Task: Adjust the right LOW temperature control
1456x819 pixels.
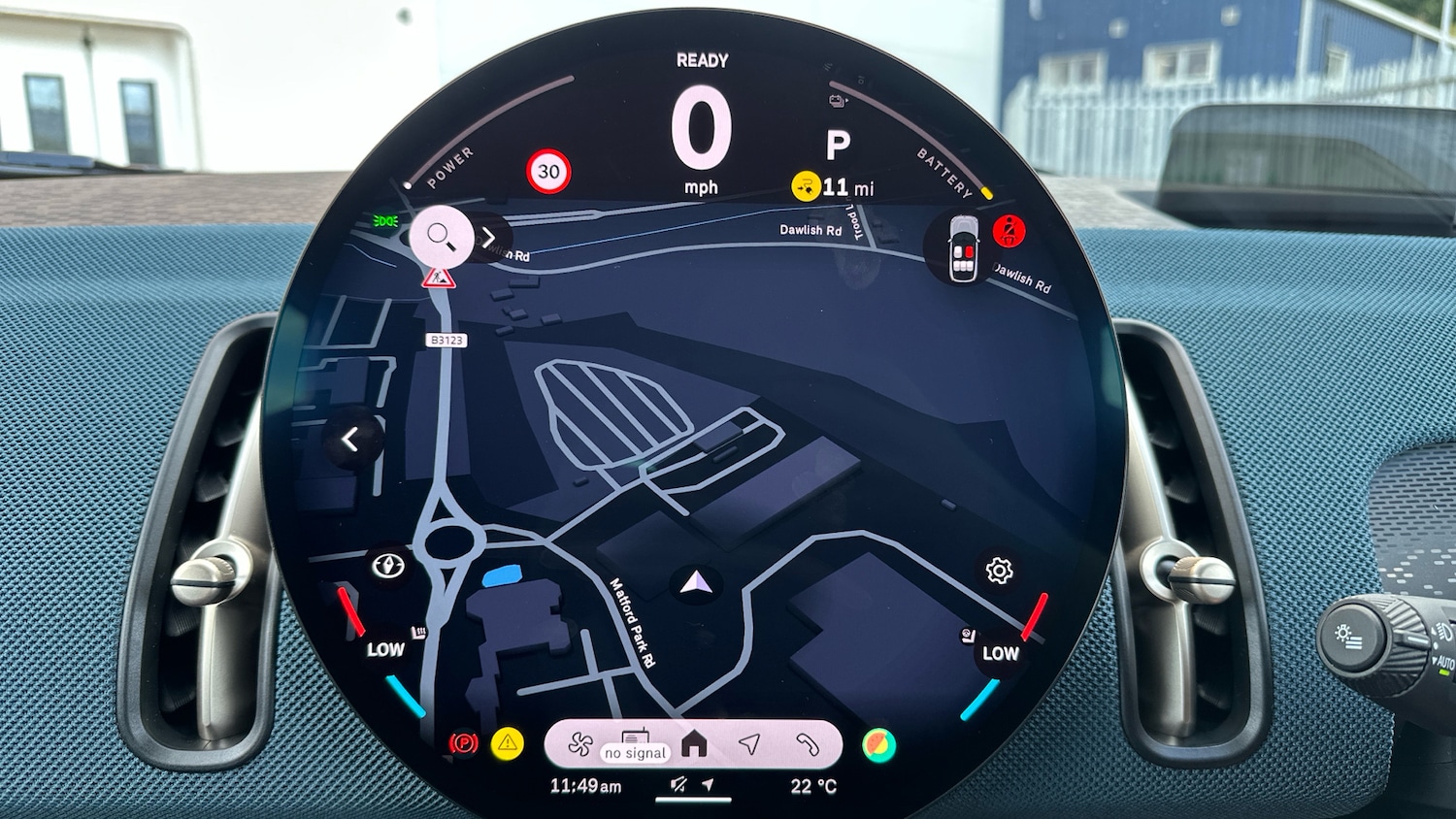Action: pos(1000,653)
